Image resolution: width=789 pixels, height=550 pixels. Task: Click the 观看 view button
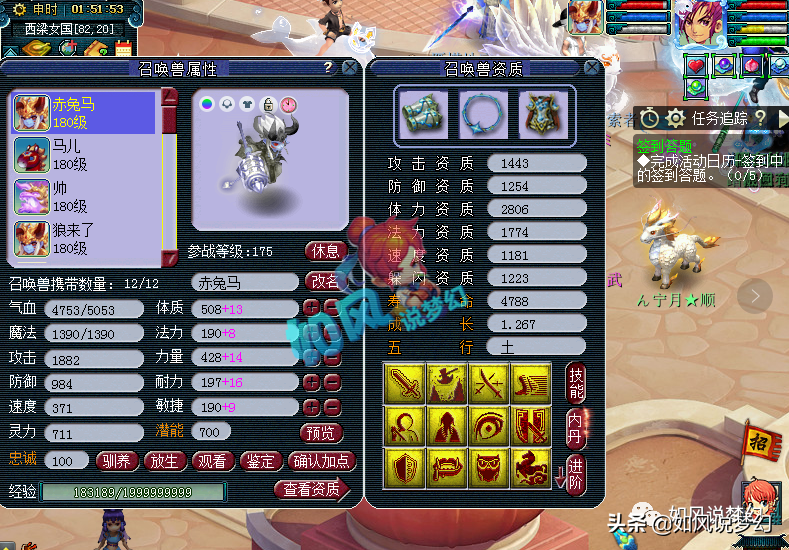click(x=213, y=461)
